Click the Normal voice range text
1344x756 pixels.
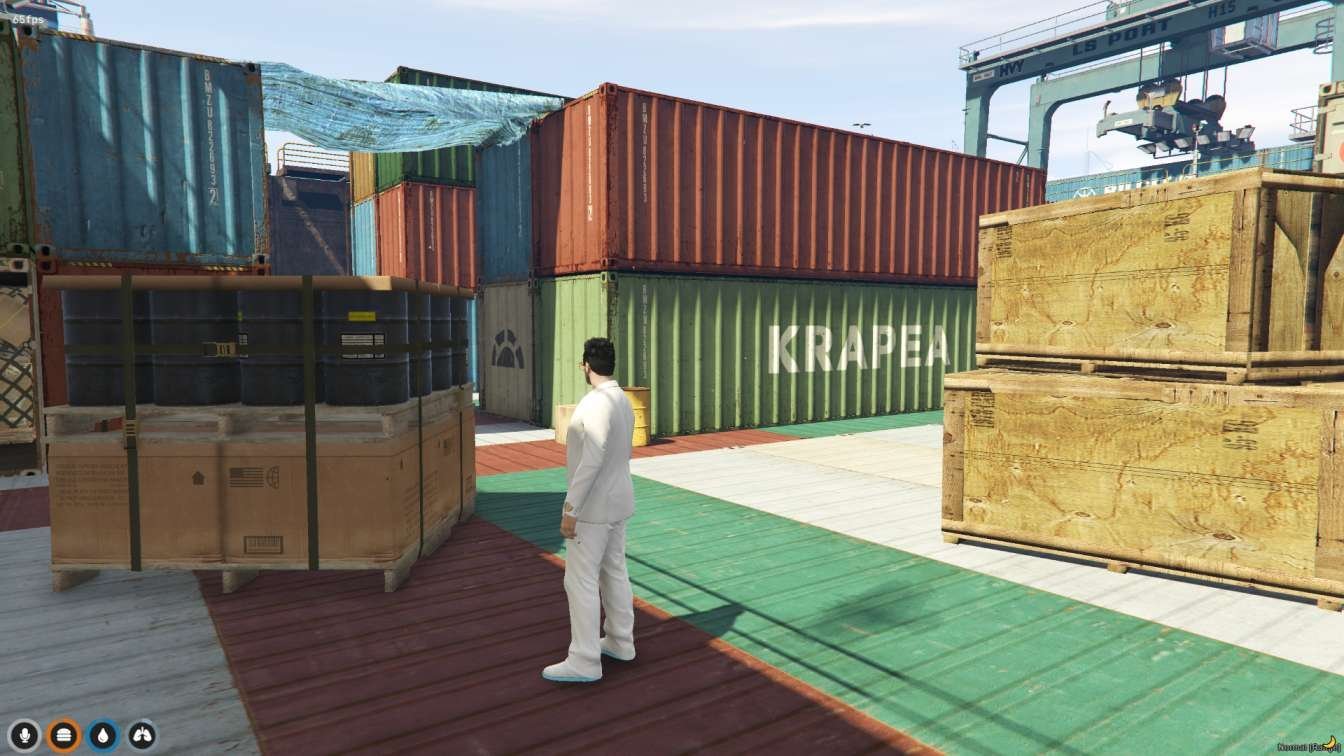(1295, 748)
